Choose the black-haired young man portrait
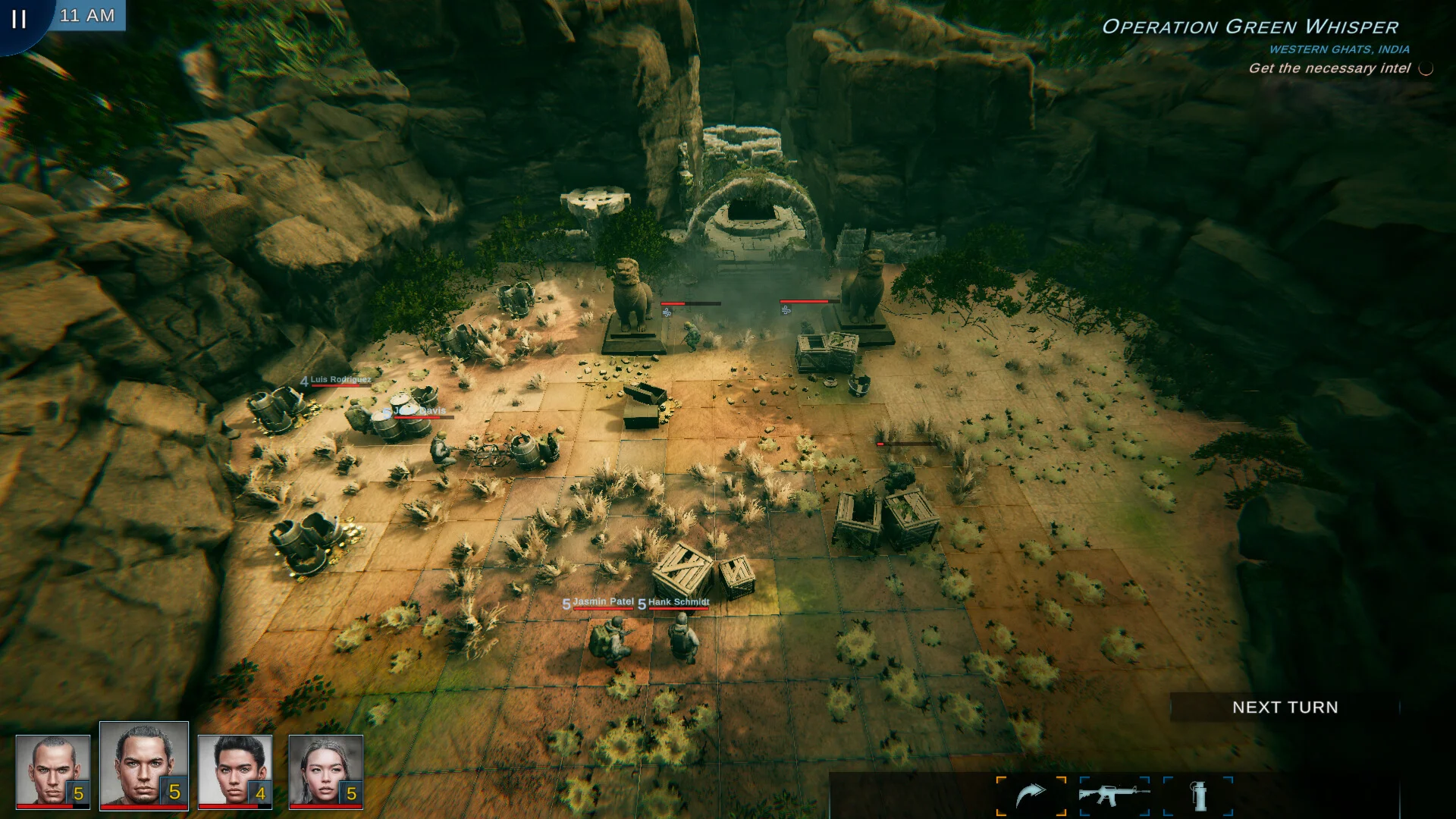The height and width of the screenshot is (819, 1456). [234, 771]
